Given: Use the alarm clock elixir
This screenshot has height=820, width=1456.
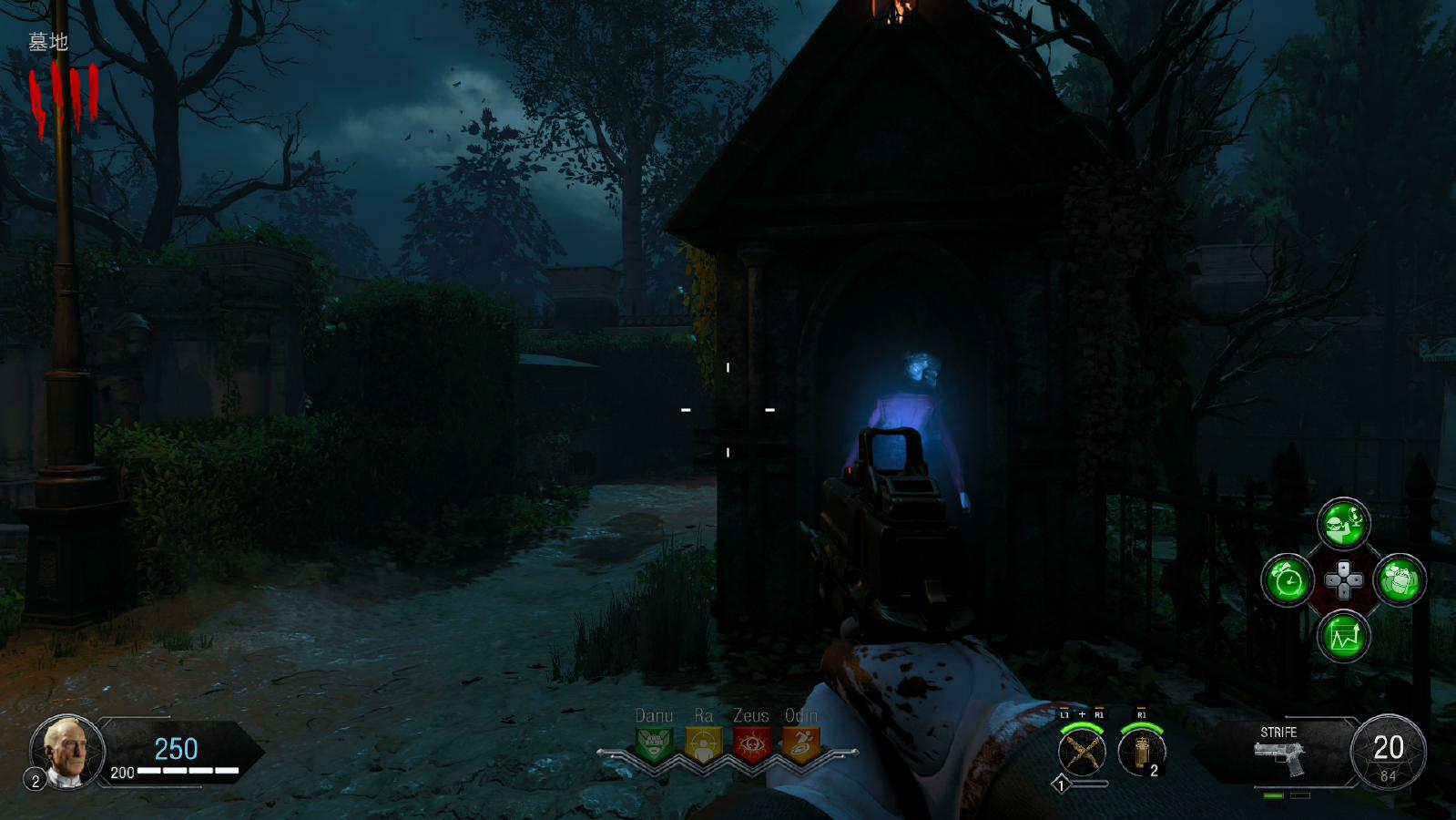Looking at the screenshot, I should click(1288, 580).
